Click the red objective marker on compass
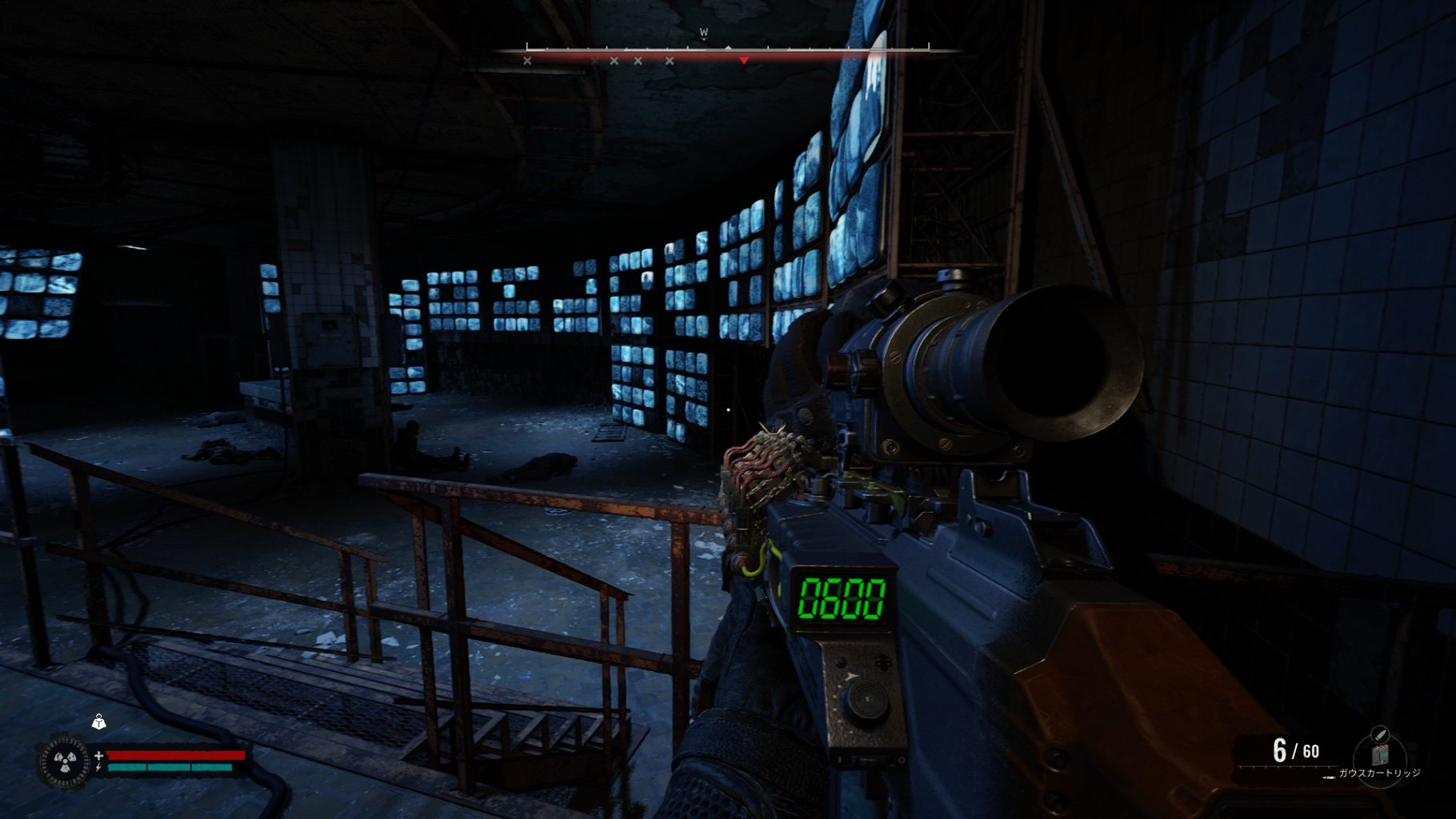Image resolution: width=1456 pixels, height=819 pixels. click(744, 61)
